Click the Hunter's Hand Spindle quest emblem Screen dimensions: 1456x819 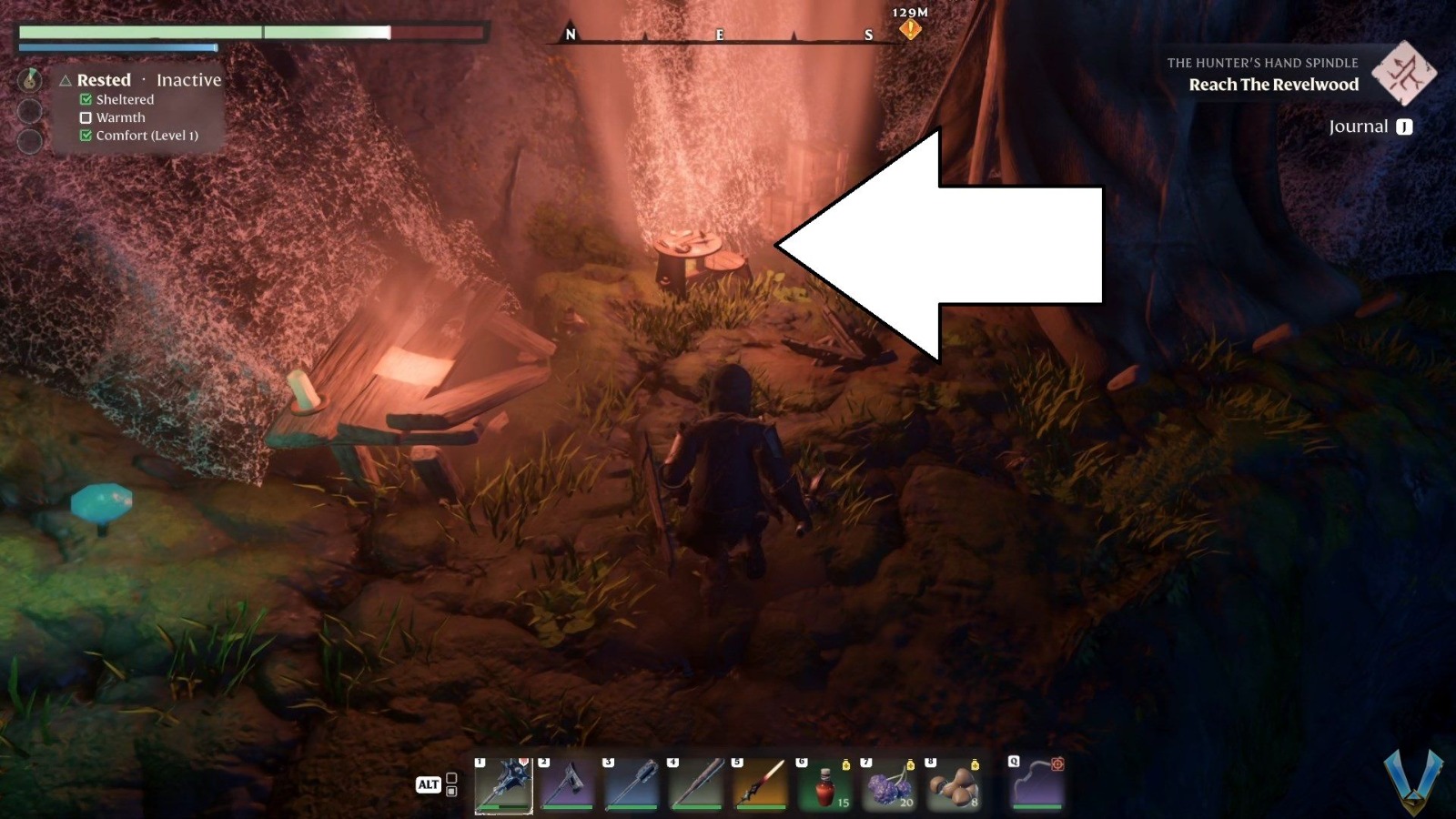[1404, 77]
